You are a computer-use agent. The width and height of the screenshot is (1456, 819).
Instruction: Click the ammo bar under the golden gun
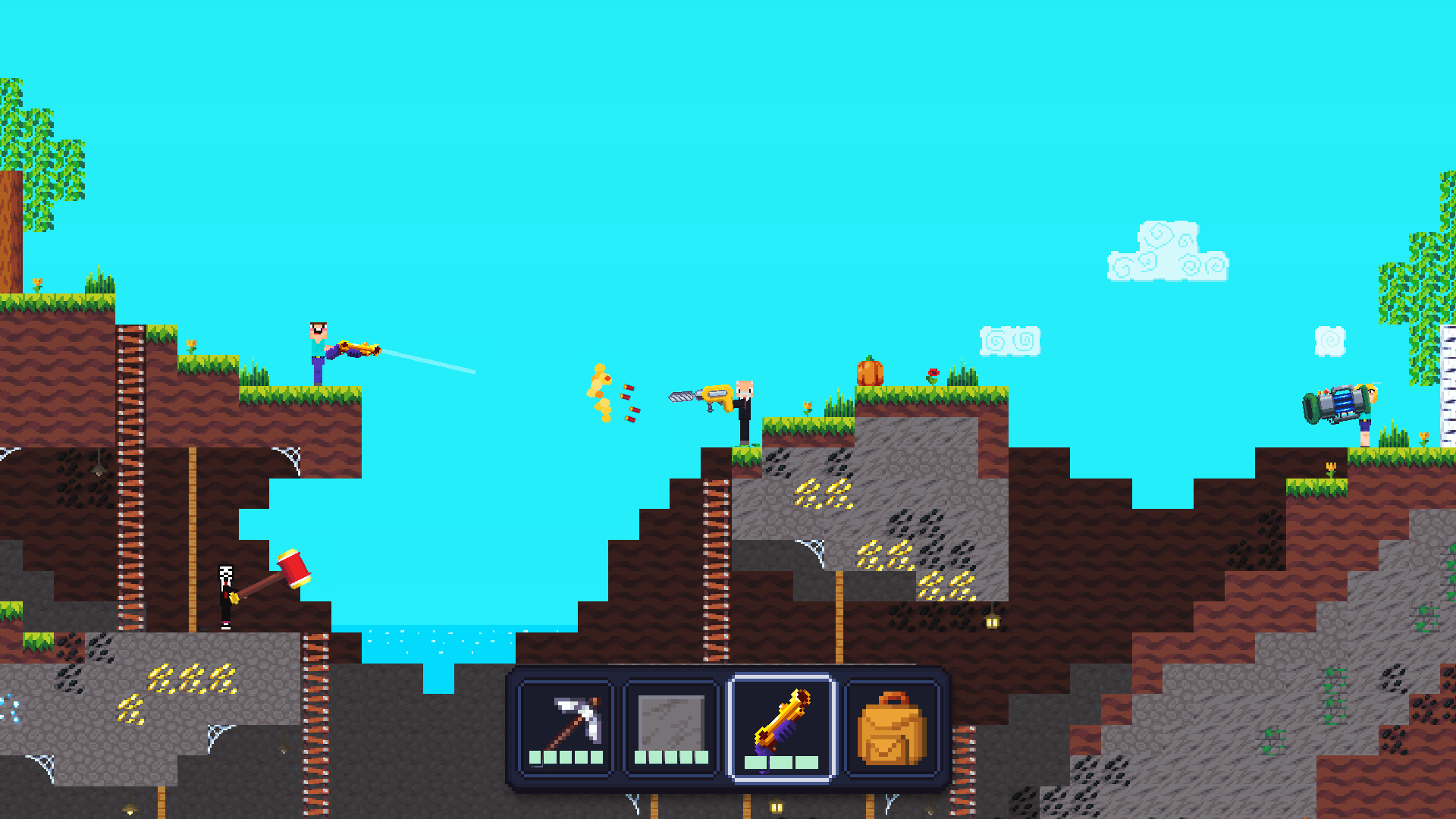pos(781,762)
